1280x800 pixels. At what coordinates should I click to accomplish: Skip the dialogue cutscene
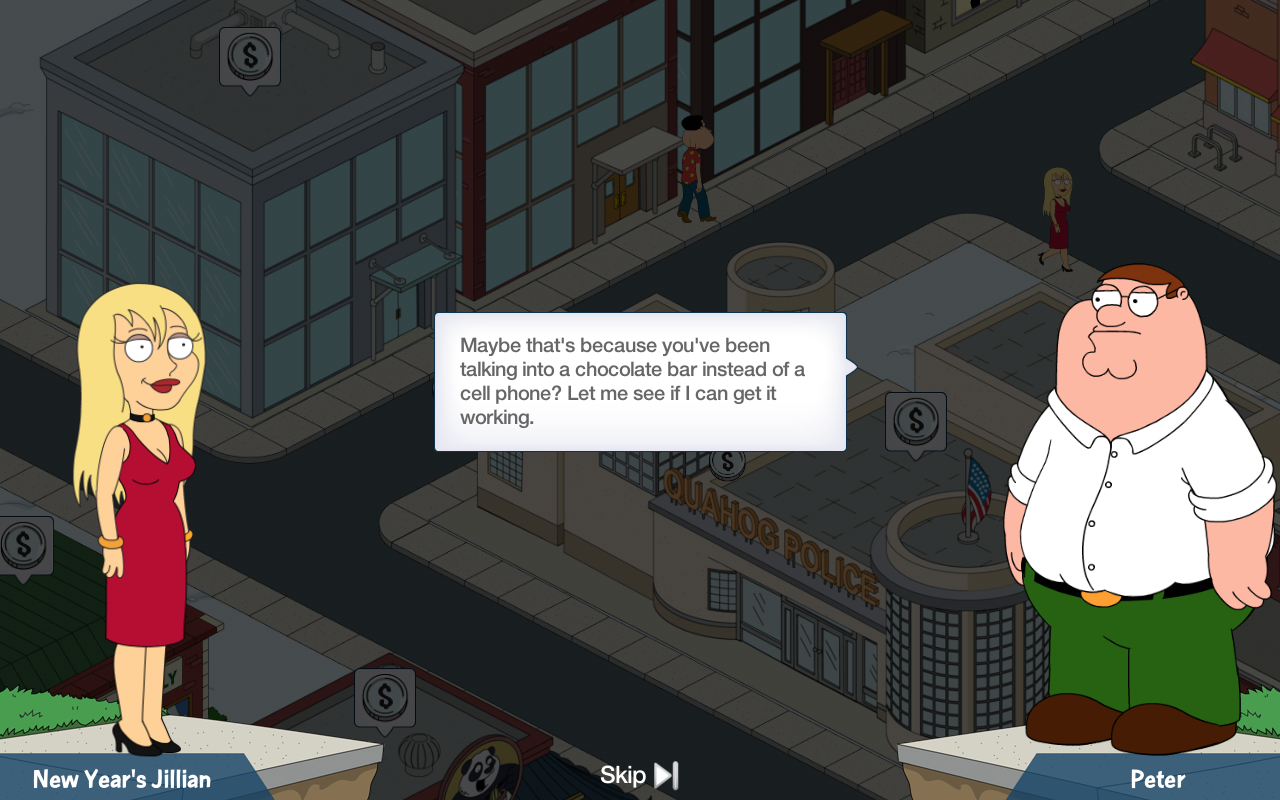(640, 775)
